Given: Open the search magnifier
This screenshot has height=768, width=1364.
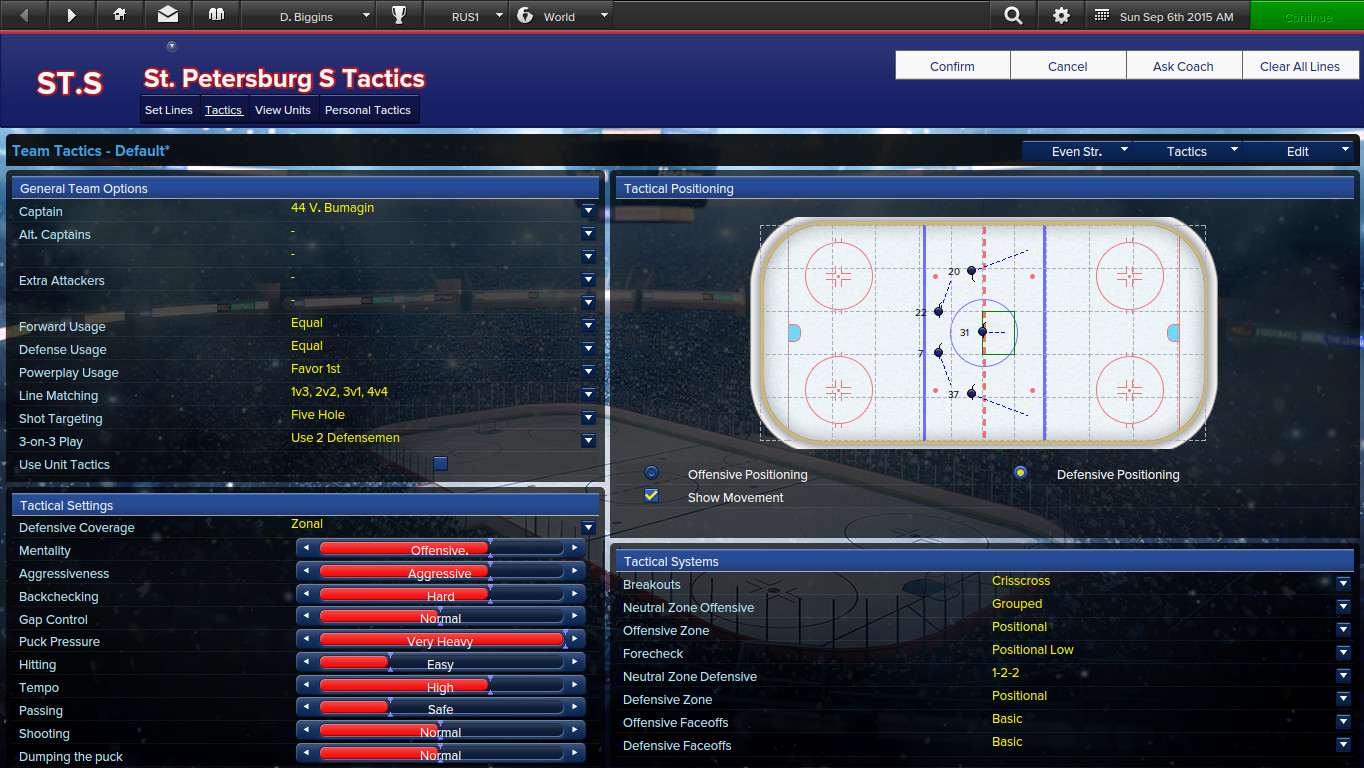Looking at the screenshot, I should point(1013,15).
